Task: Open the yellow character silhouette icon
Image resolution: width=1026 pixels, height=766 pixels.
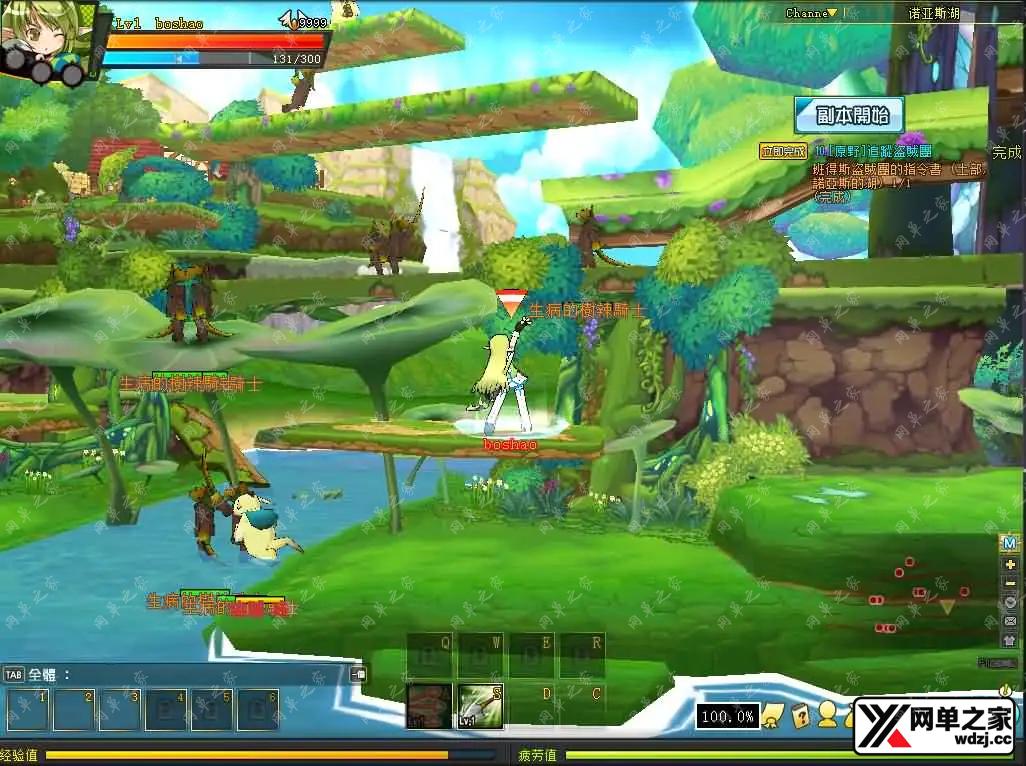Action: point(828,714)
